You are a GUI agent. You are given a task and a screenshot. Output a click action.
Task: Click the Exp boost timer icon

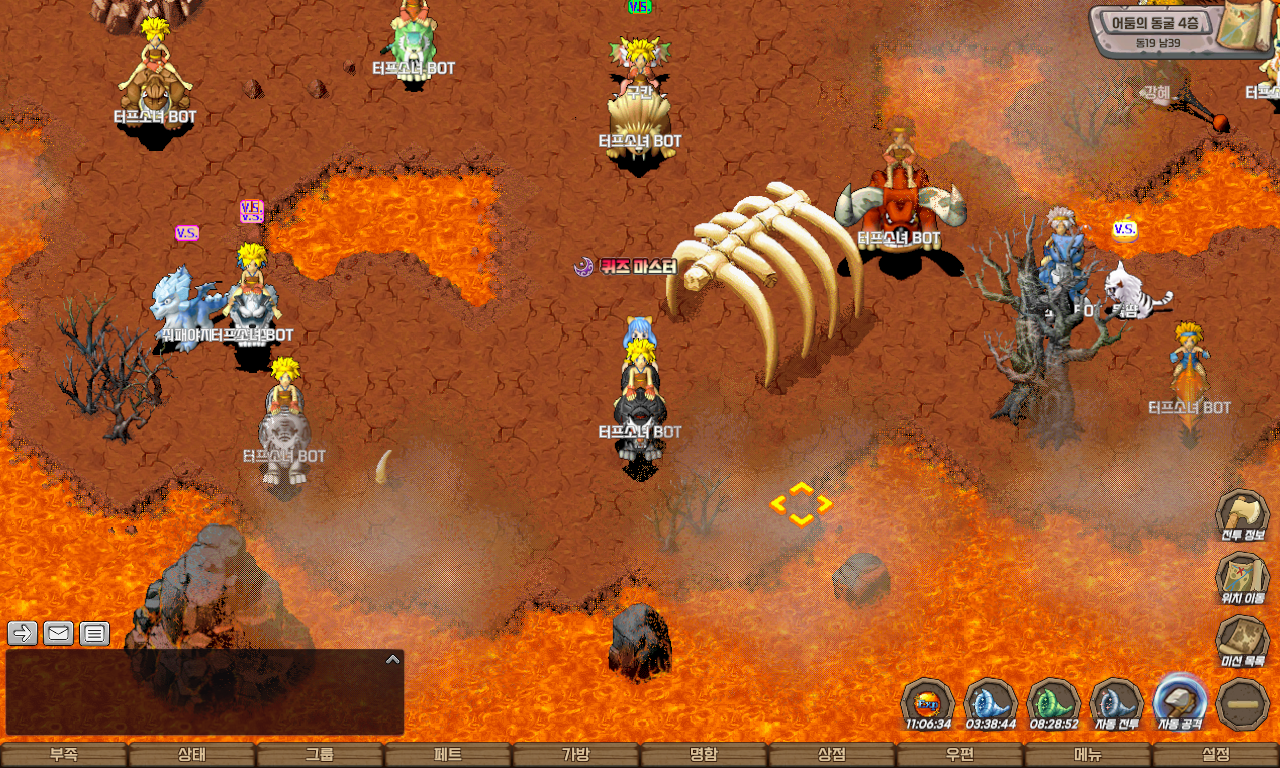928,703
